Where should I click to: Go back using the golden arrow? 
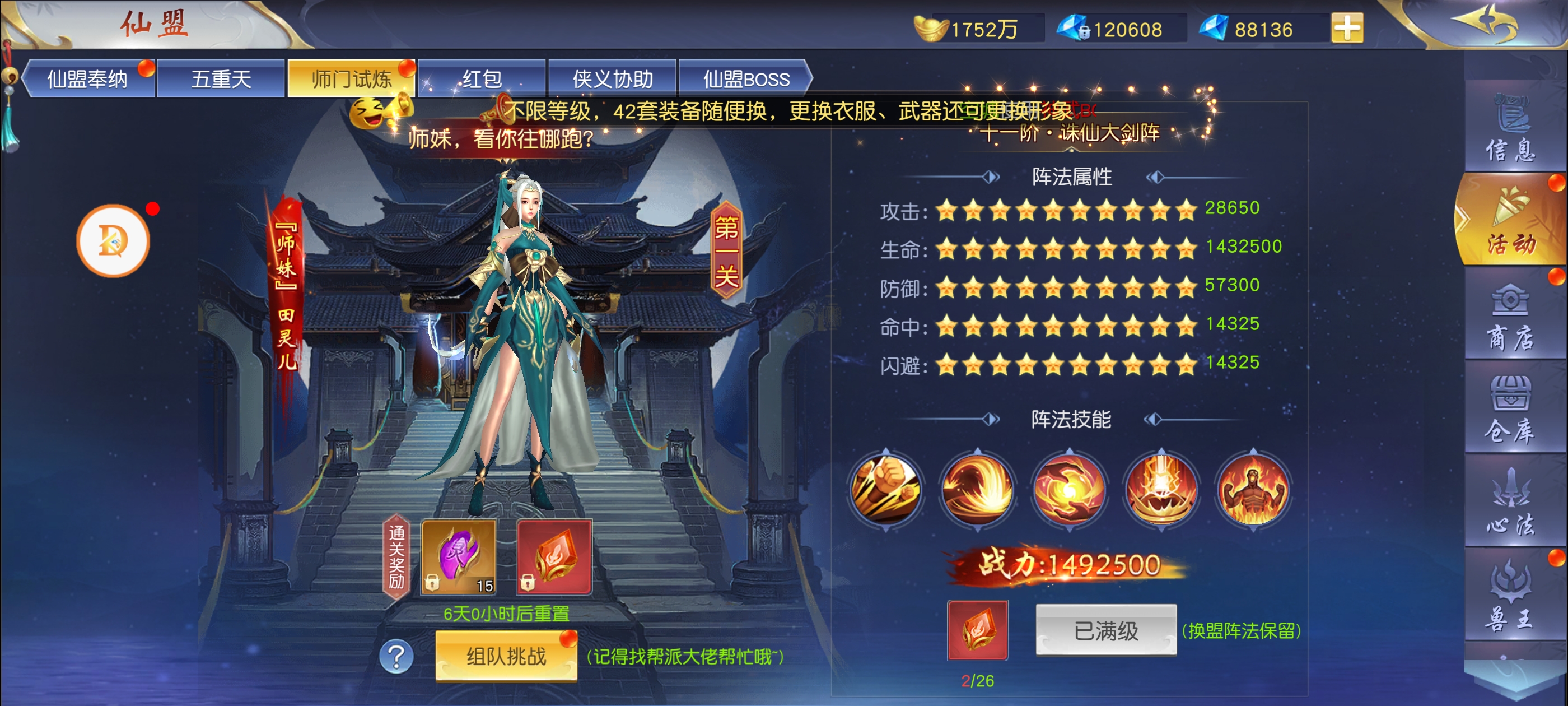(x=1486, y=24)
